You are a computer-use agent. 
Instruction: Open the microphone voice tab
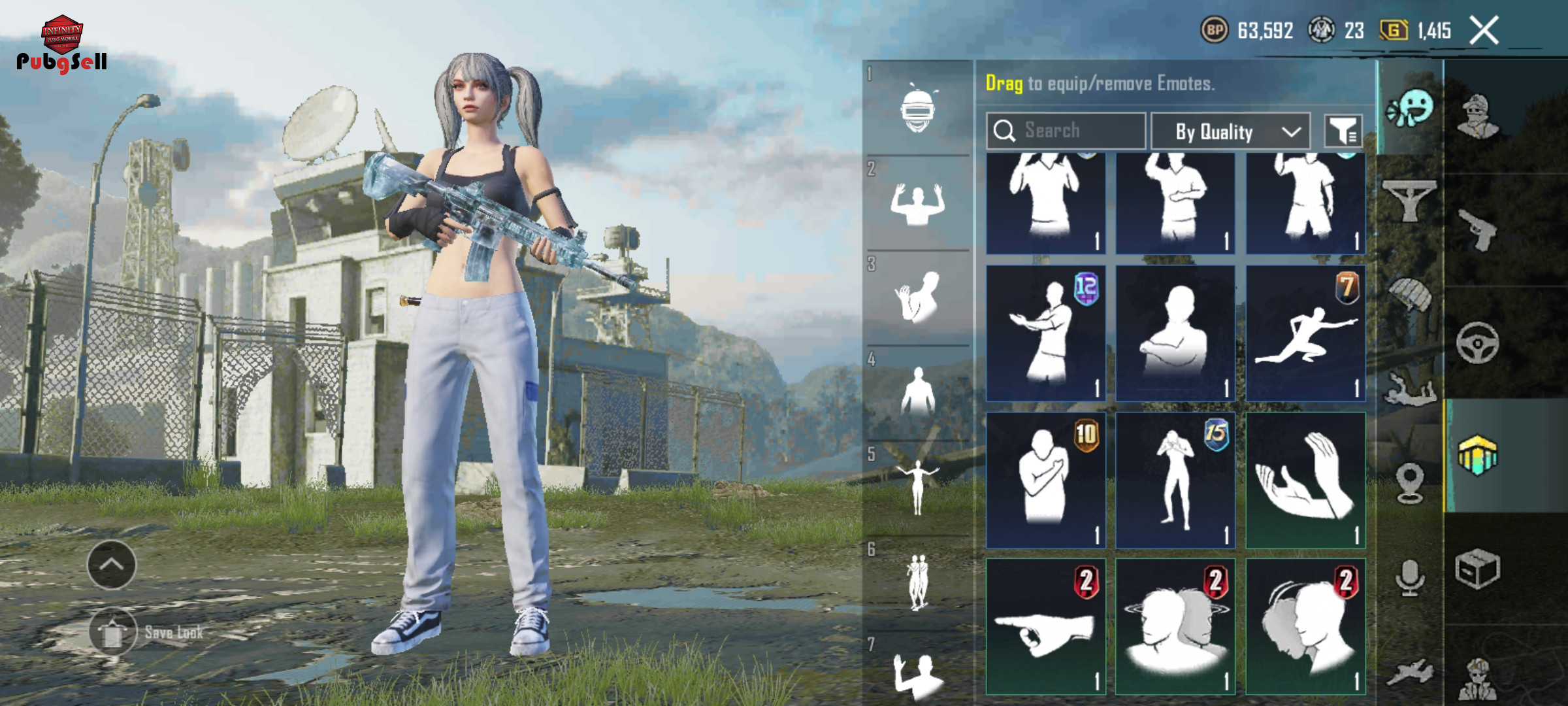click(1410, 578)
